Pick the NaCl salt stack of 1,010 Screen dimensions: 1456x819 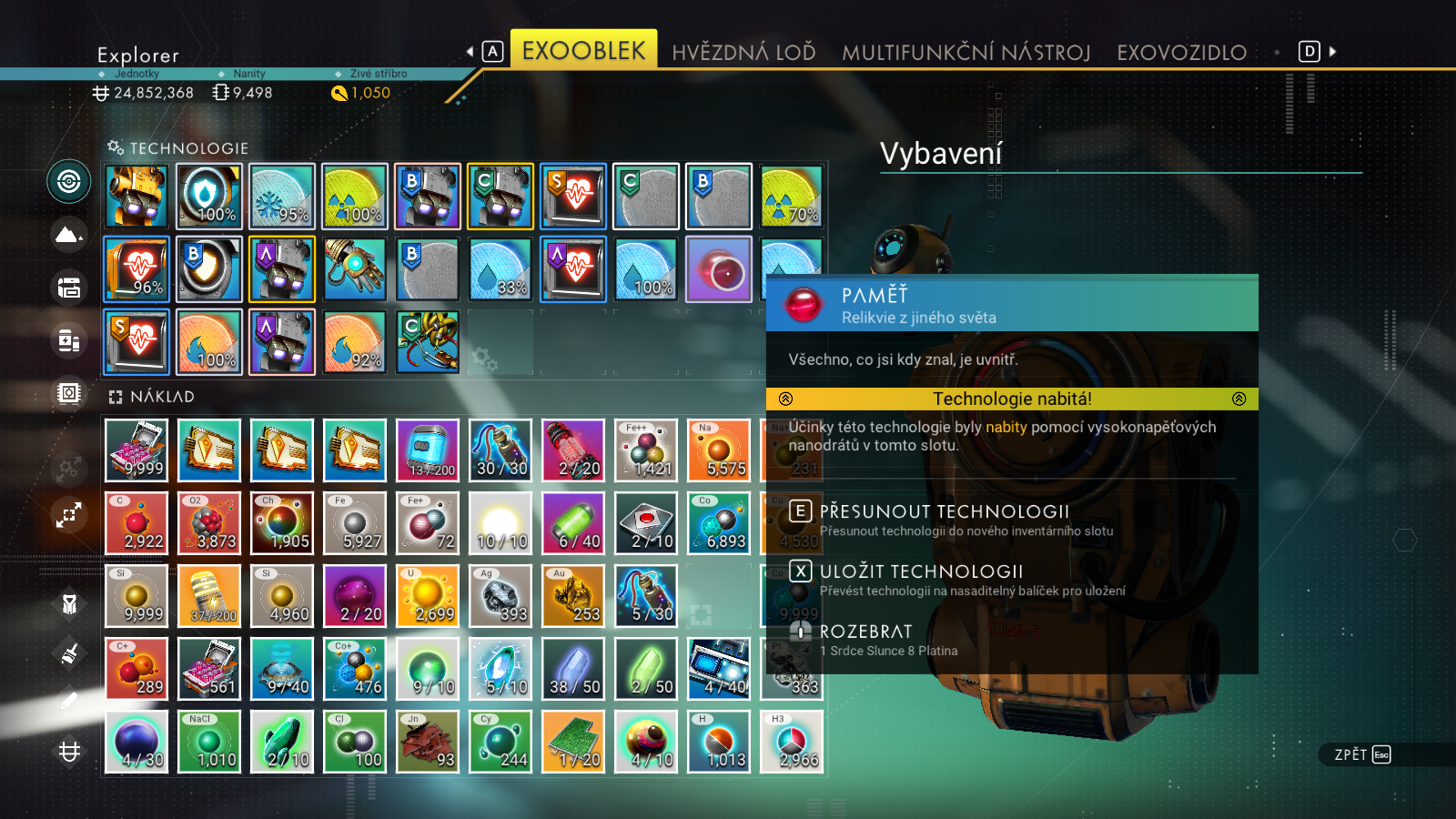[209, 742]
